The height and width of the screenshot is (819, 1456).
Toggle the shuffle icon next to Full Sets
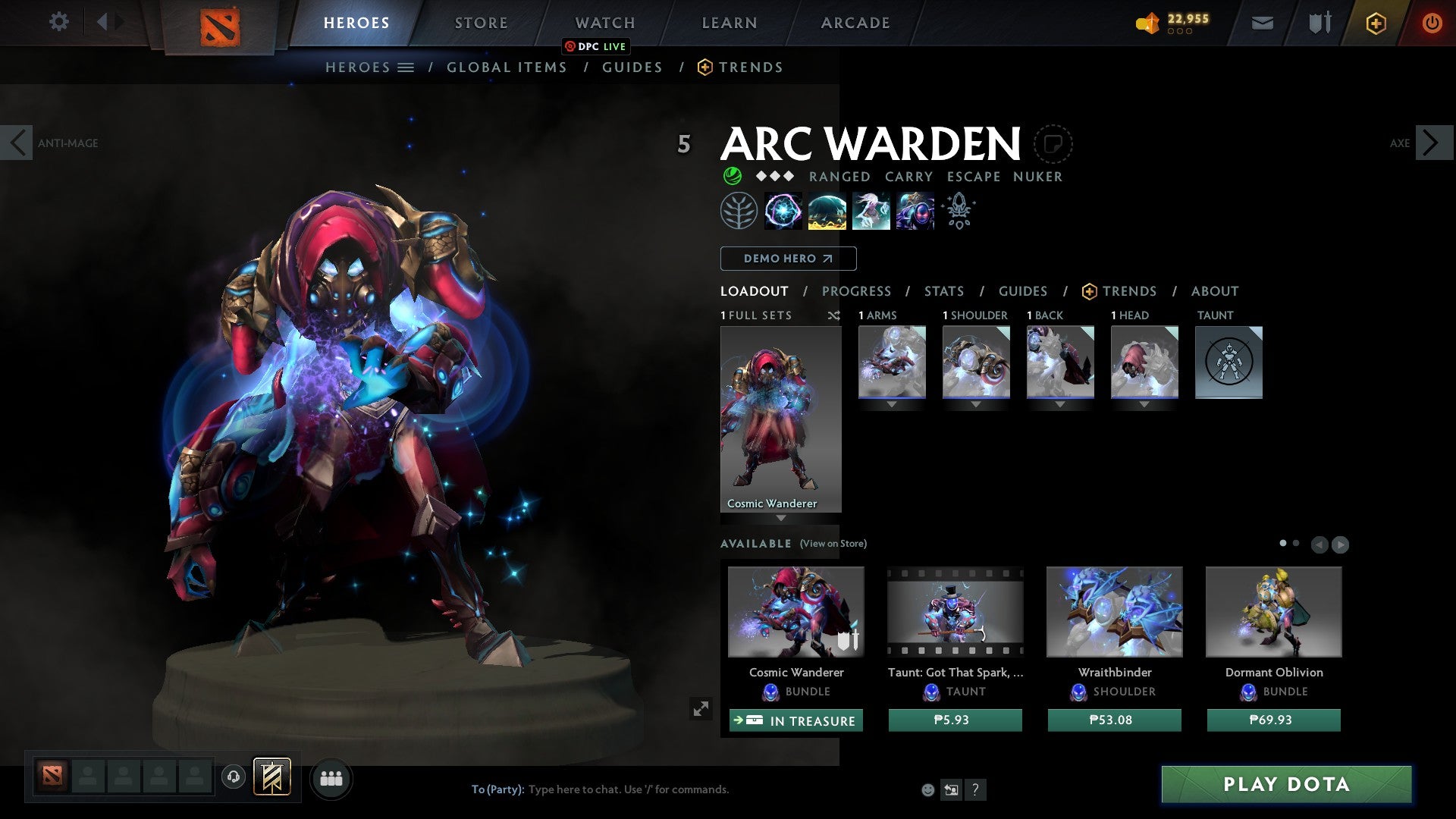pyautogui.click(x=834, y=316)
